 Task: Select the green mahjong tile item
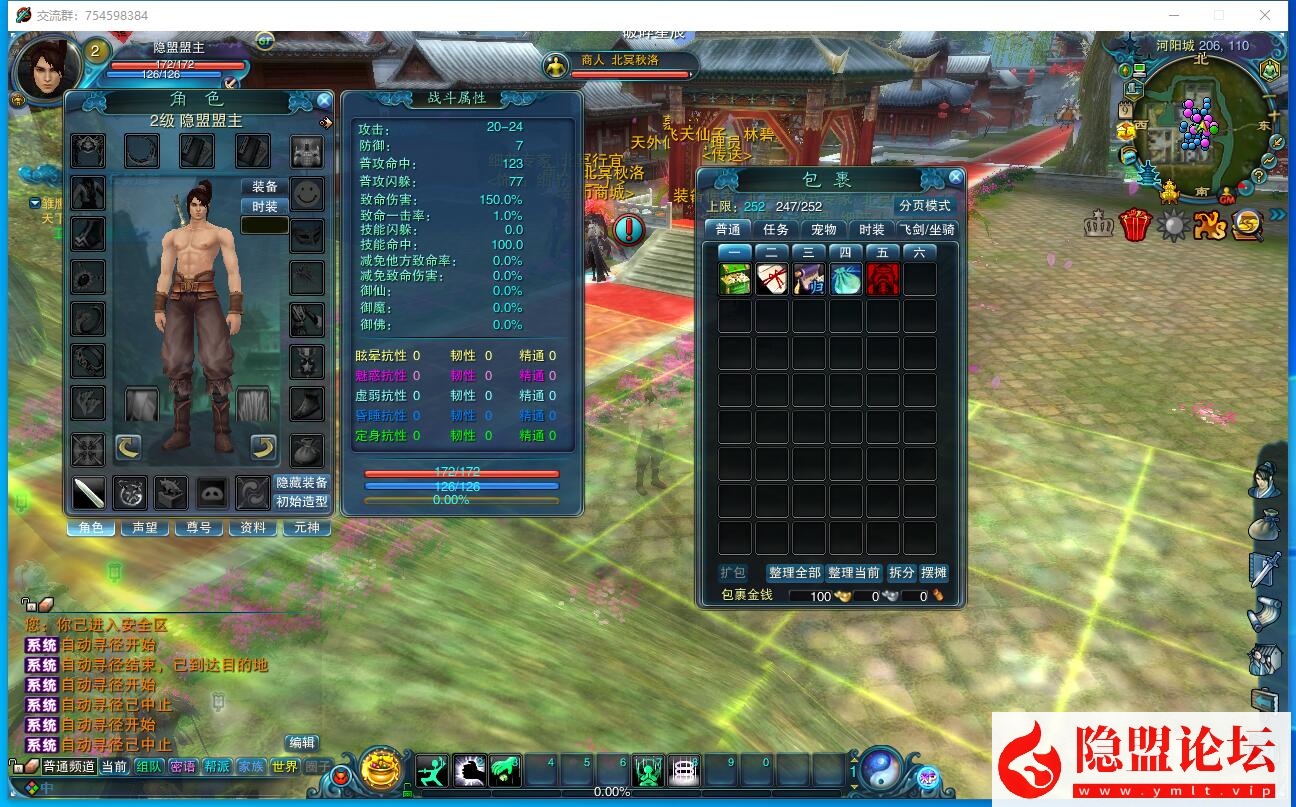pyautogui.click(x=735, y=279)
